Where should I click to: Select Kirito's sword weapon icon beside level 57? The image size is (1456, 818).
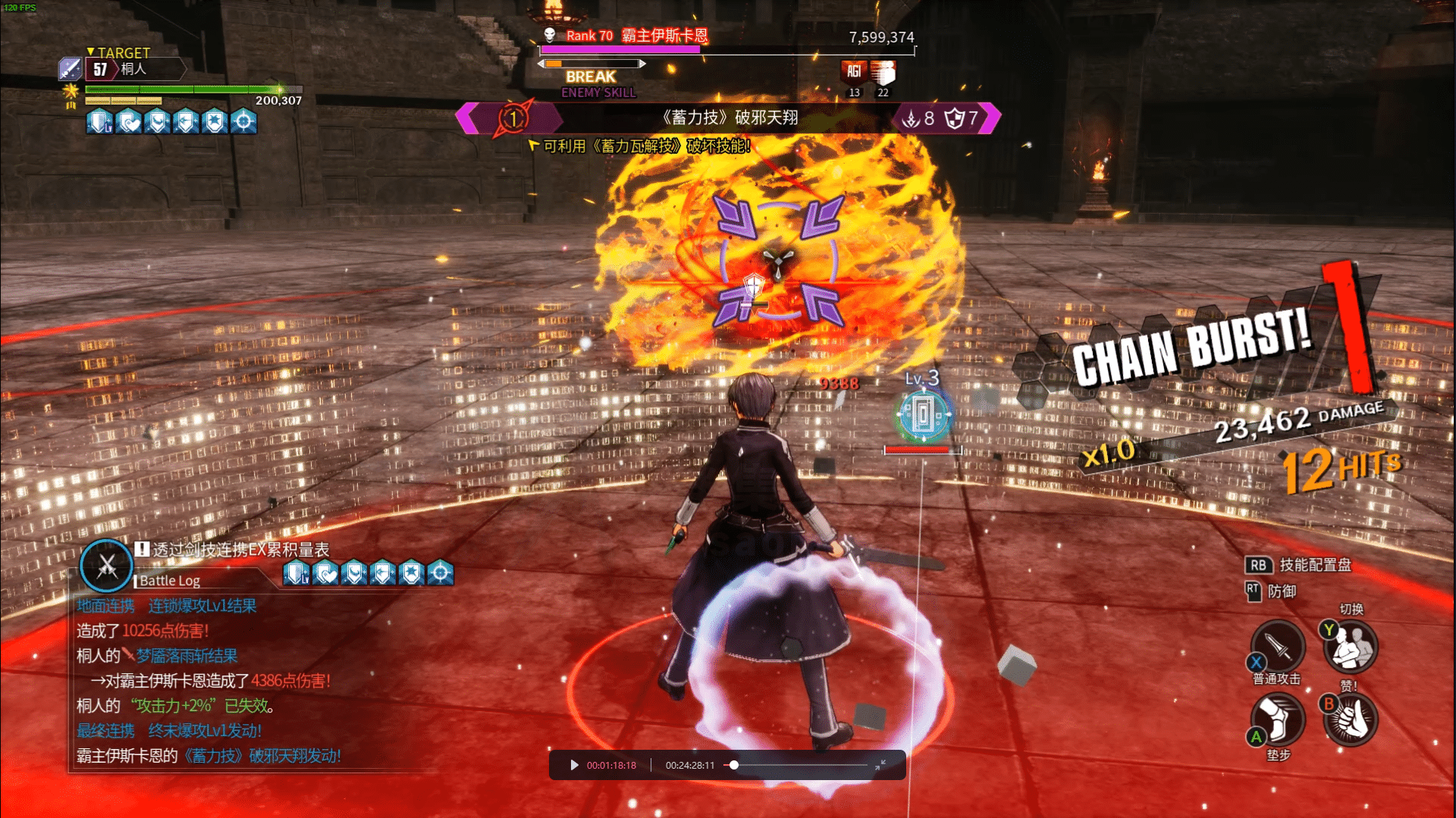70,69
